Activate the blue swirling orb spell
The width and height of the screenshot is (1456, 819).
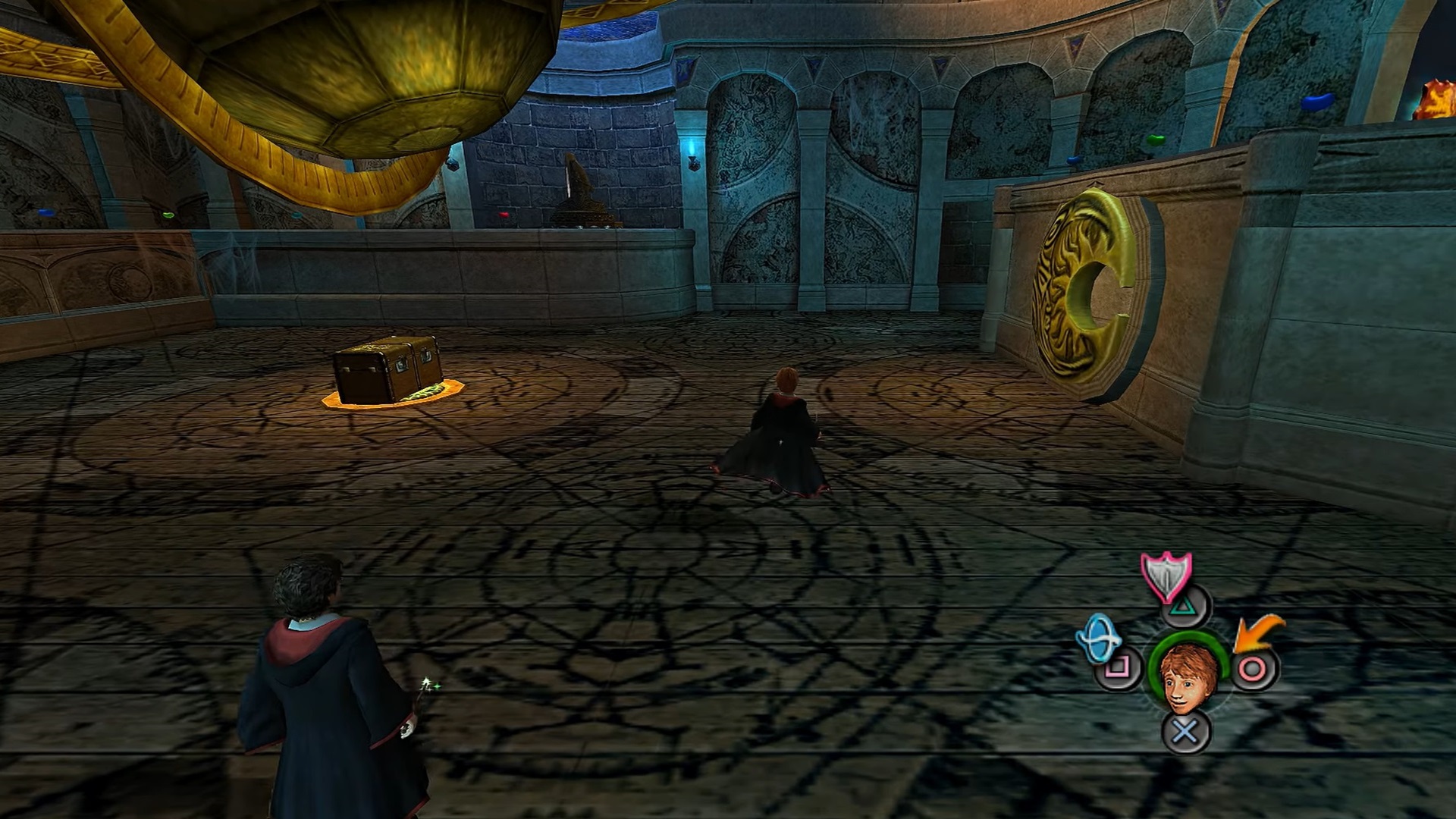click(1099, 637)
